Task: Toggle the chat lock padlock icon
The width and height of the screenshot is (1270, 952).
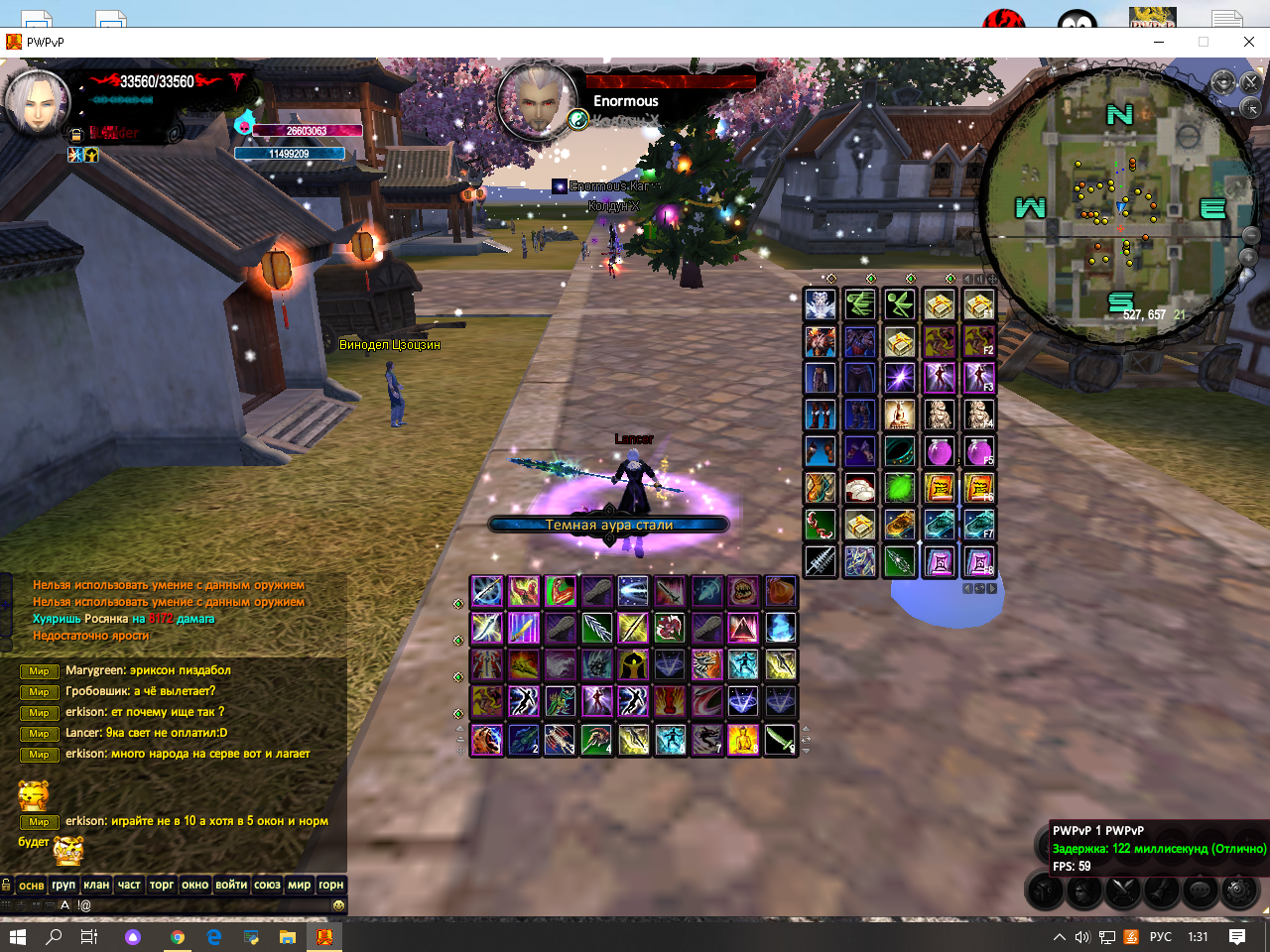Action: (x=7, y=885)
